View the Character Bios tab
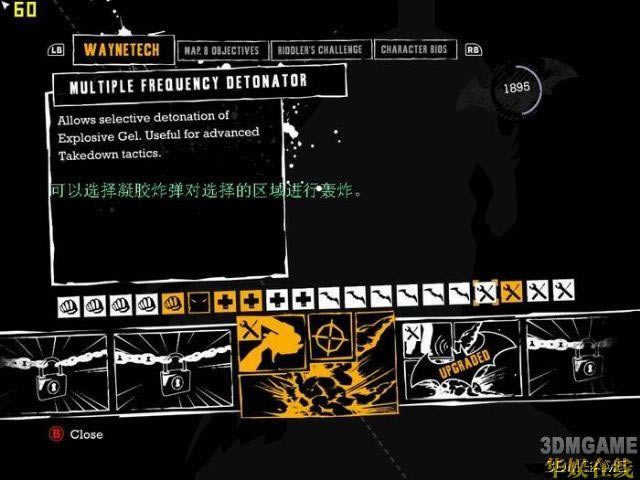Image resolution: width=640 pixels, height=480 pixels. (415, 50)
